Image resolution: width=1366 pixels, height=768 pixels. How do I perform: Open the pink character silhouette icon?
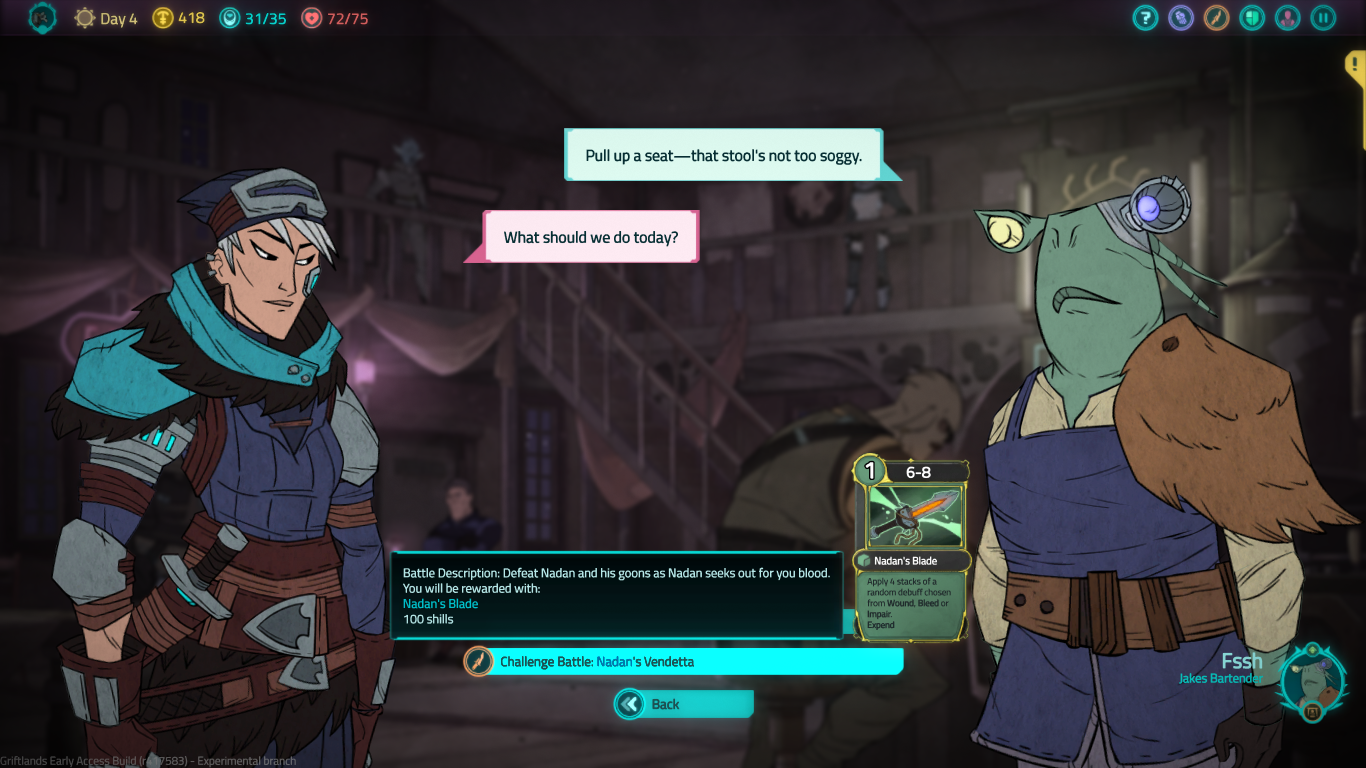1287,18
